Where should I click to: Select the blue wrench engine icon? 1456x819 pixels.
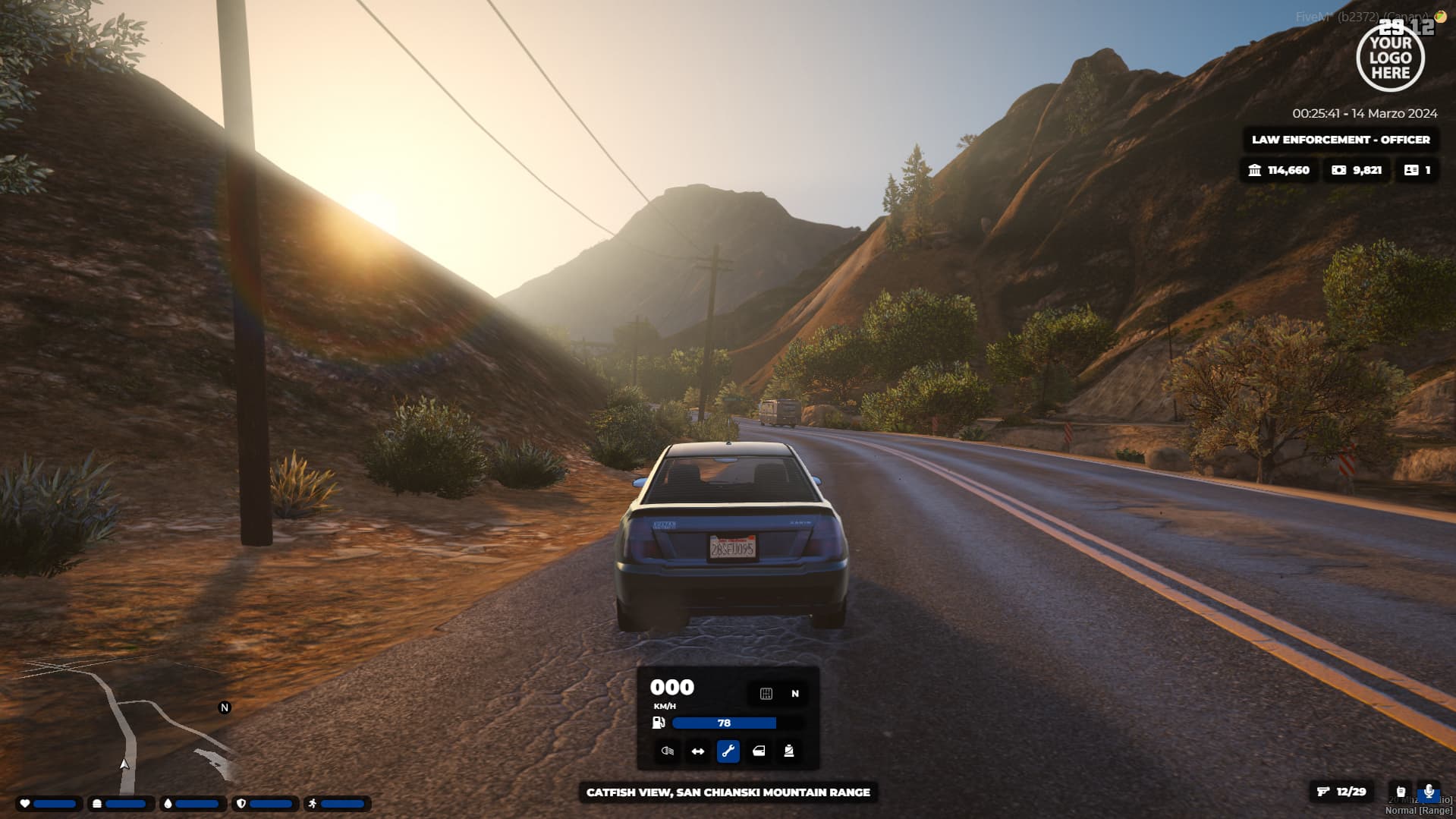coord(728,751)
